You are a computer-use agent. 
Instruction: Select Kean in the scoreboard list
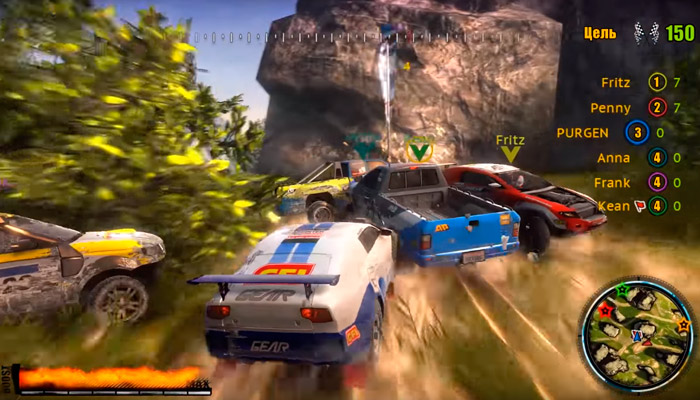pyautogui.click(x=612, y=206)
